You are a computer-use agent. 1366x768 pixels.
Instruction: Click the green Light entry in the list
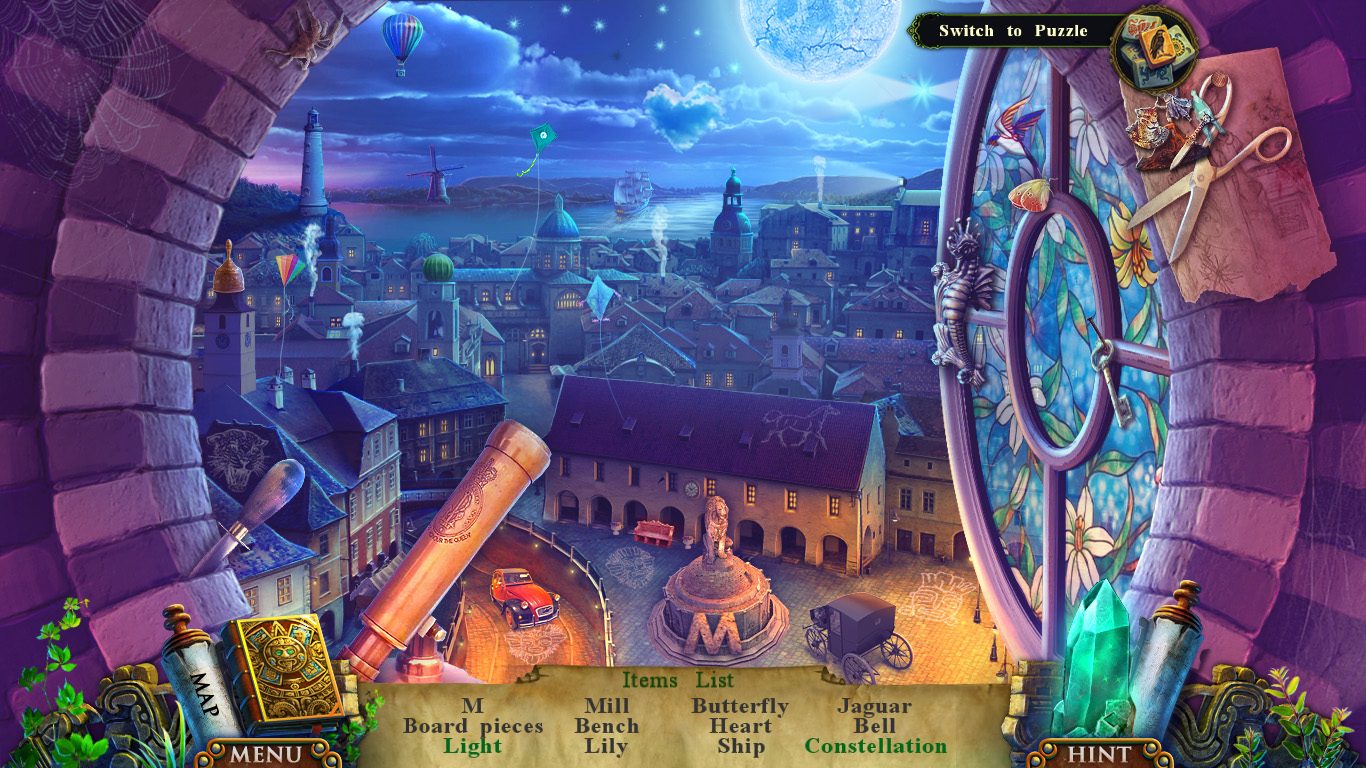[x=474, y=747]
